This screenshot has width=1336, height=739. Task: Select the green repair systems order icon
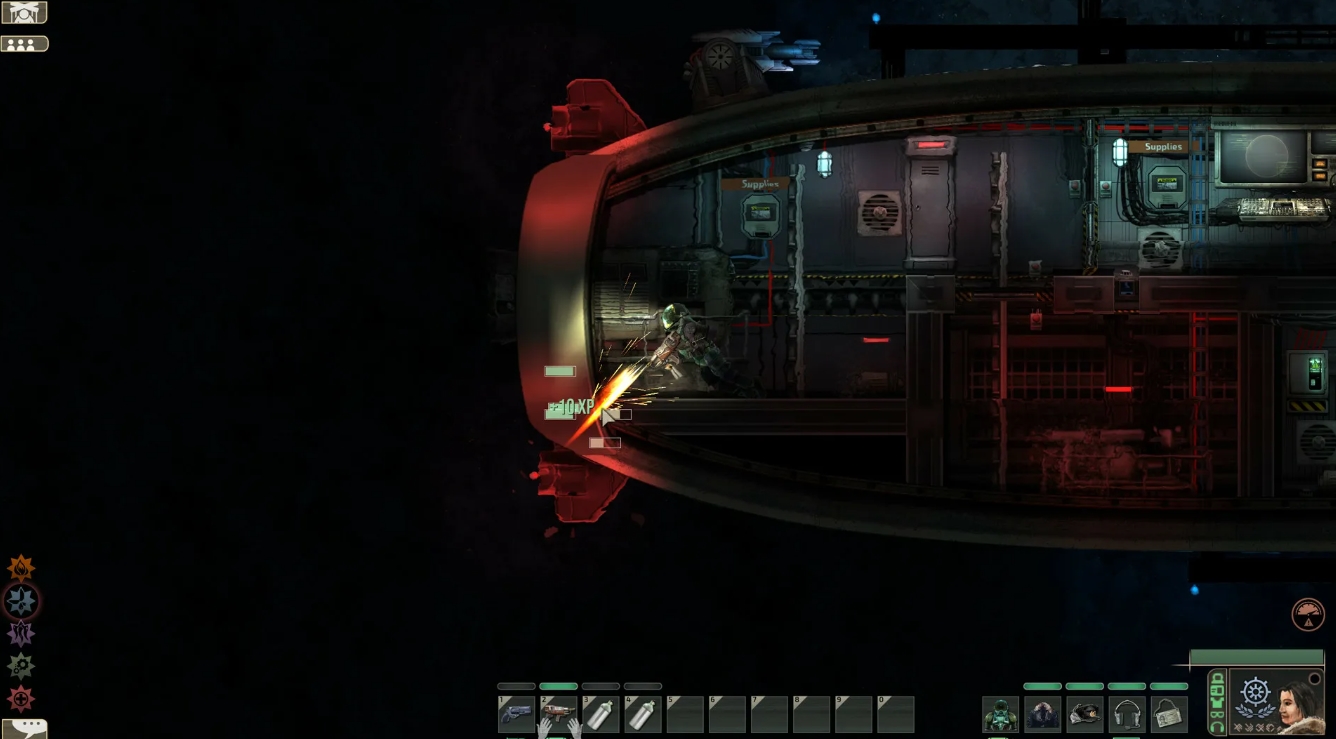click(x=20, y=666)
